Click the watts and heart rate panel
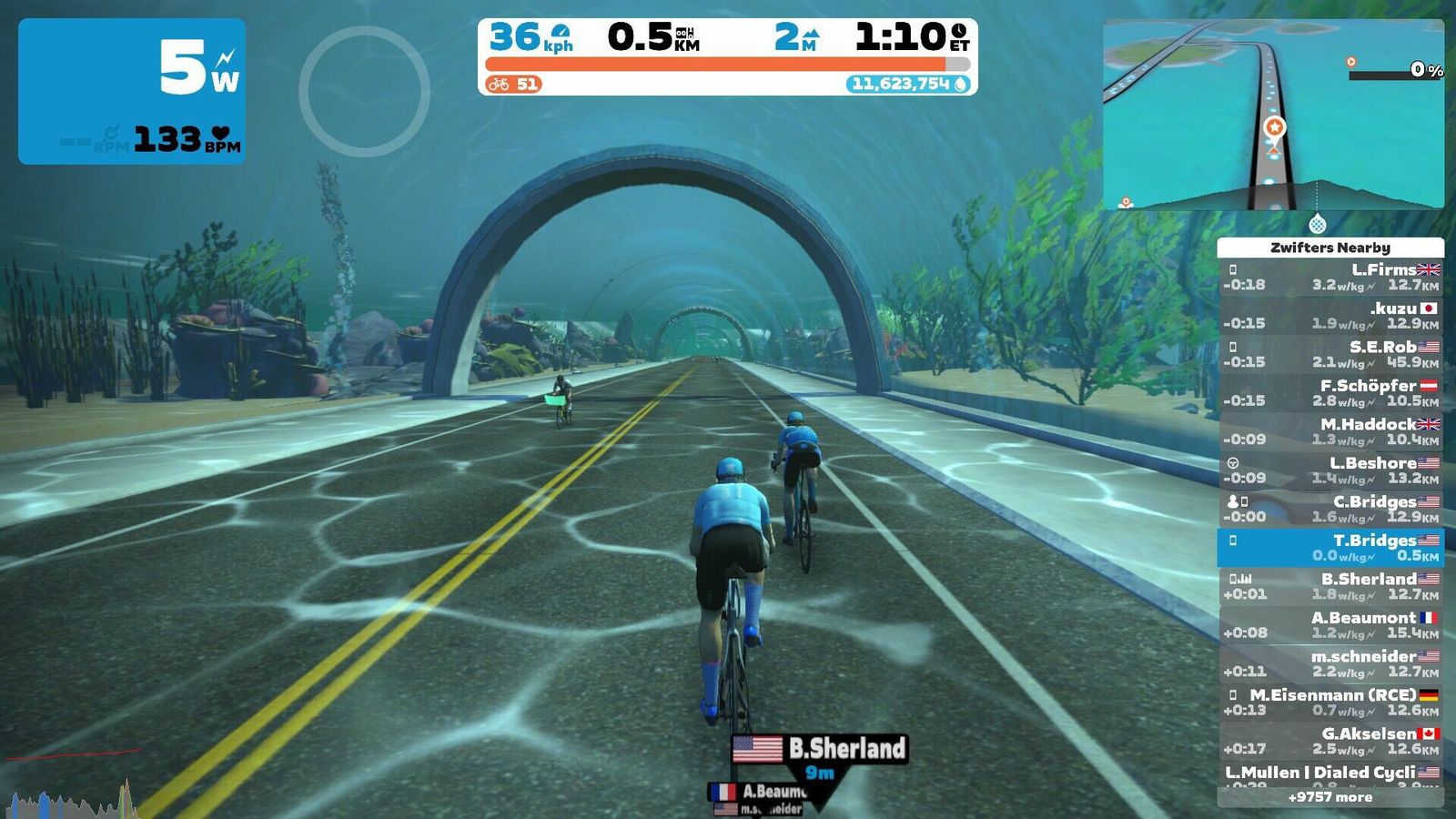This screenshot has width=1456, height=819. [x=132, y=91]
